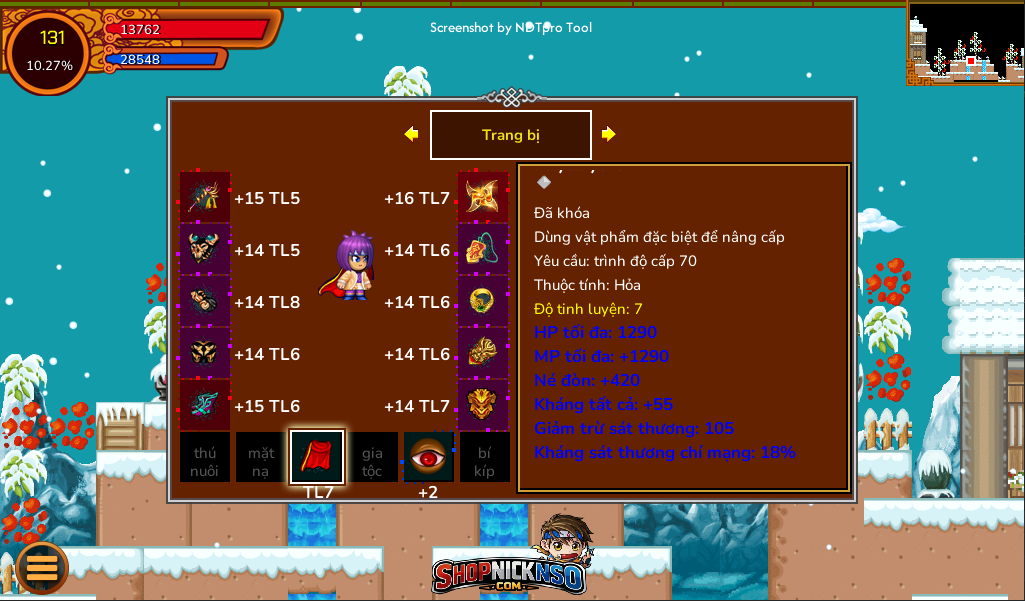Open the bí kíp slot
1025x601 pixels.
pos(484,458)
